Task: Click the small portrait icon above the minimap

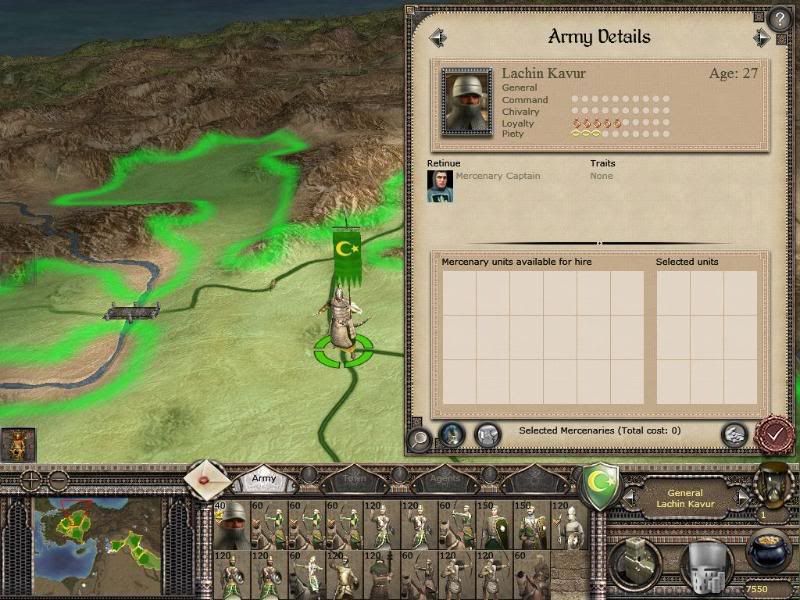Action: (18, 444)
